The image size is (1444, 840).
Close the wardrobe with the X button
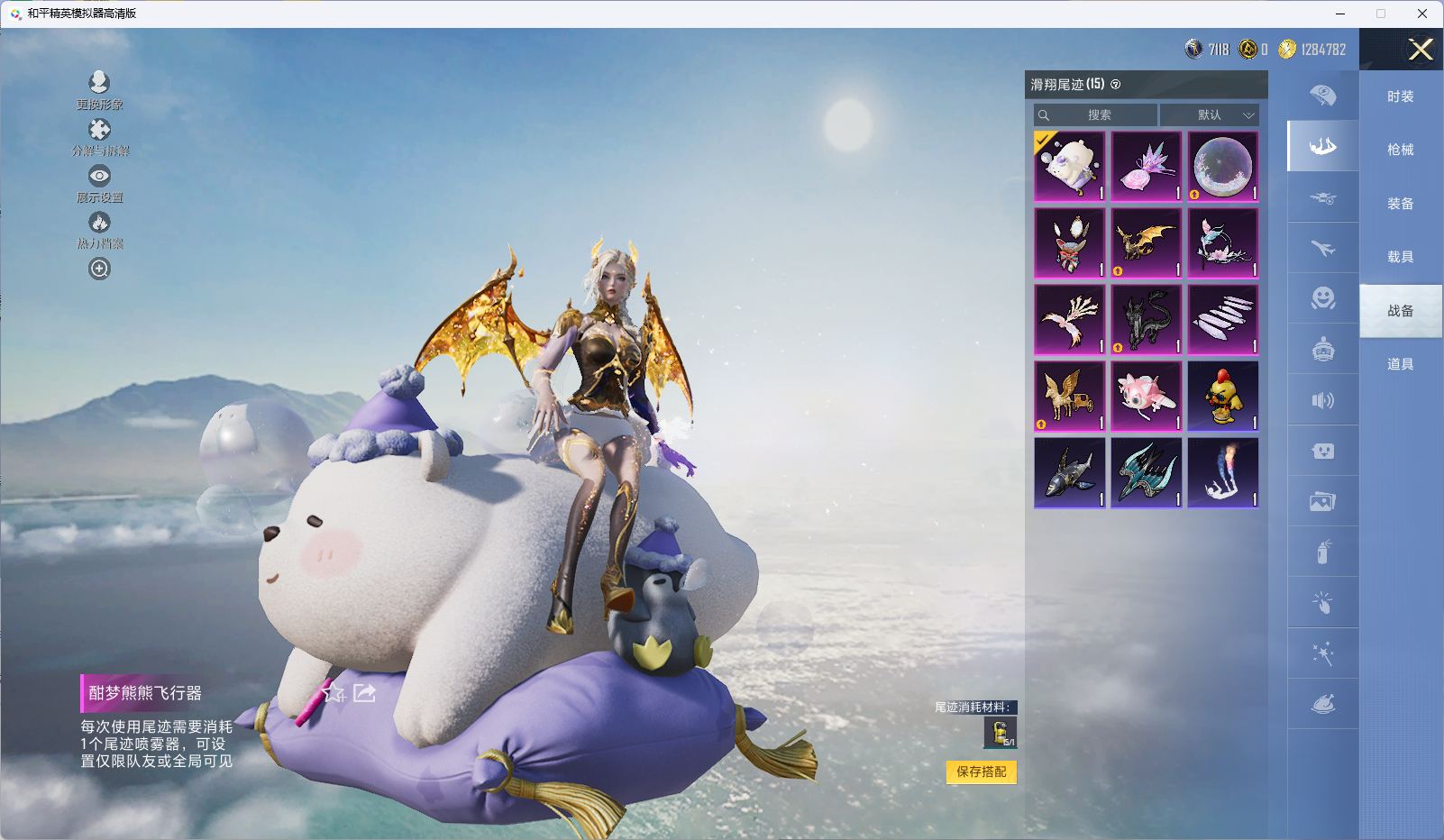[x=1421, y=50]
